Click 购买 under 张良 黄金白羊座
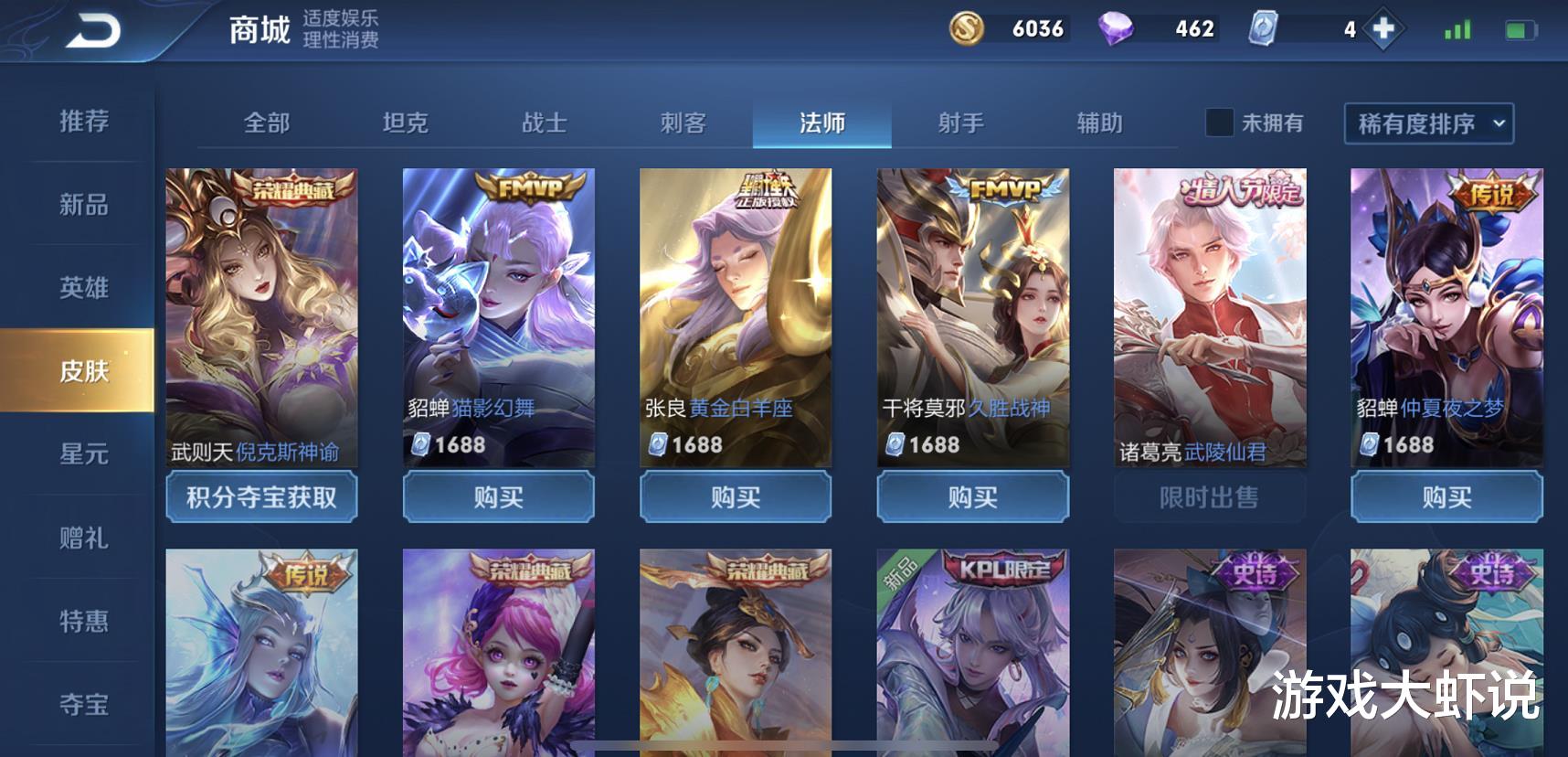 736,497
